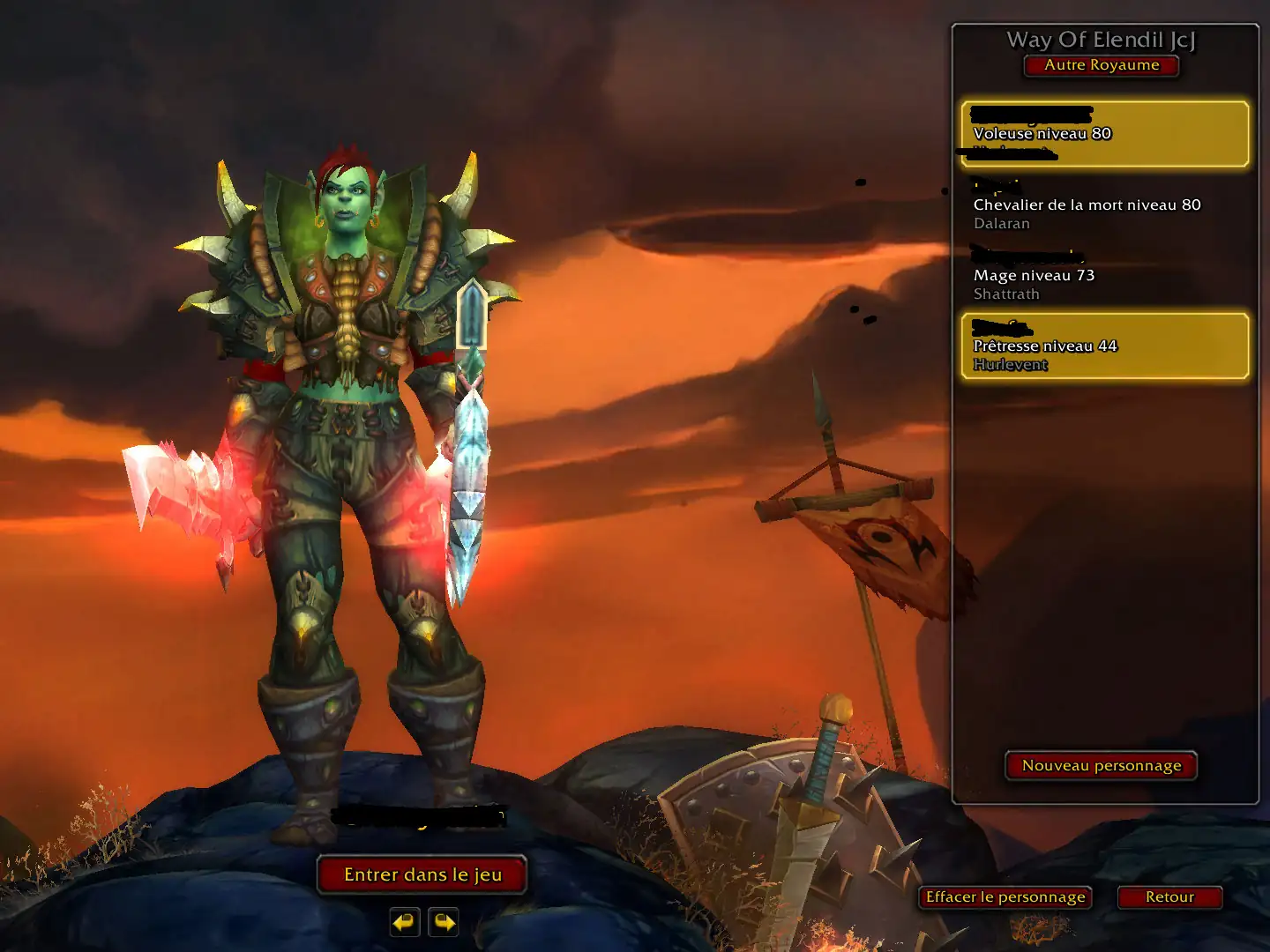The height and width of the screenshot is (952, 1270).
Task: Click Effacer le personnage
Action: [1005, 896]
